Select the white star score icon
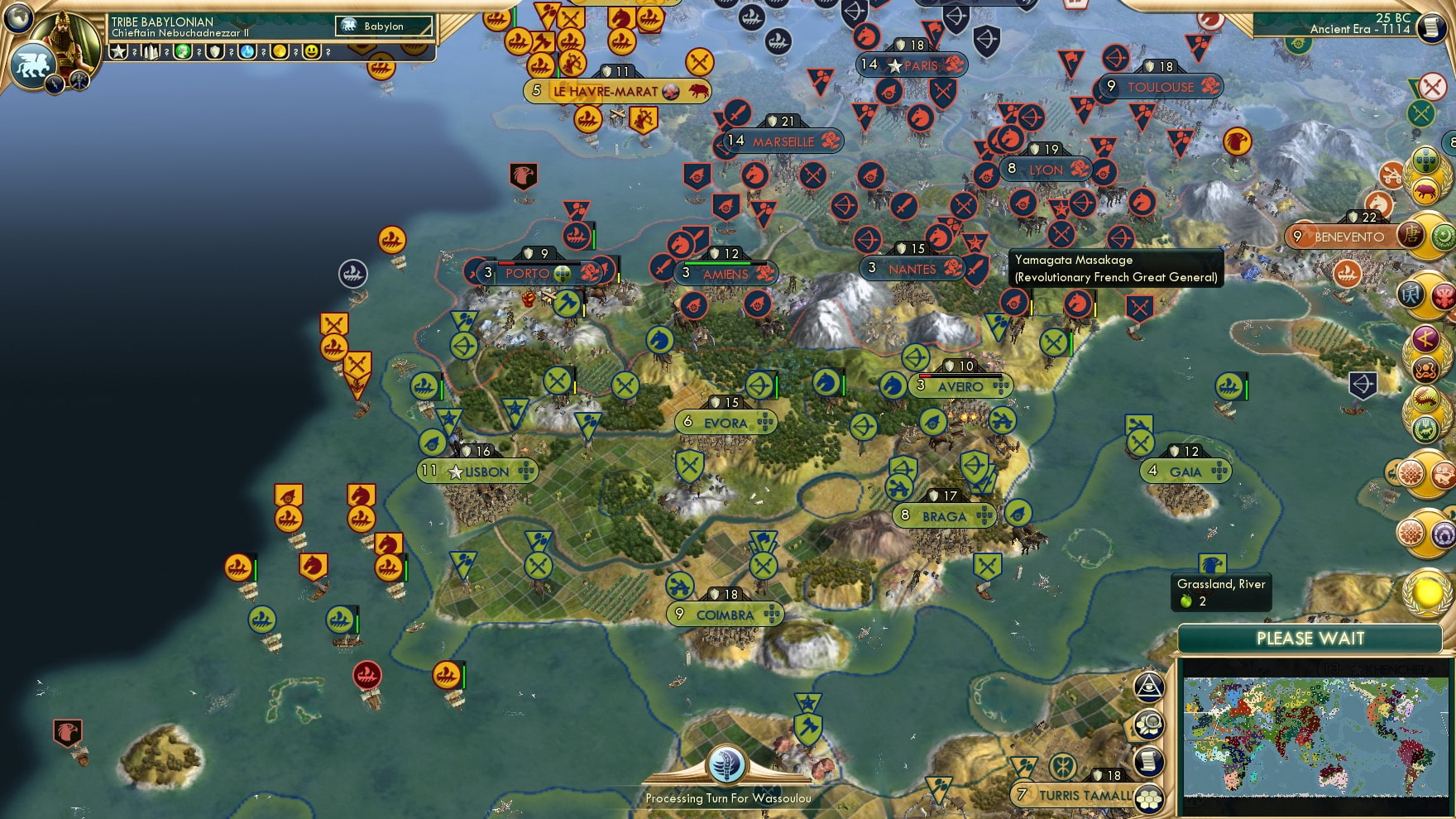The width and height of the screenshot is (1456, 819). tap(119, 52)
